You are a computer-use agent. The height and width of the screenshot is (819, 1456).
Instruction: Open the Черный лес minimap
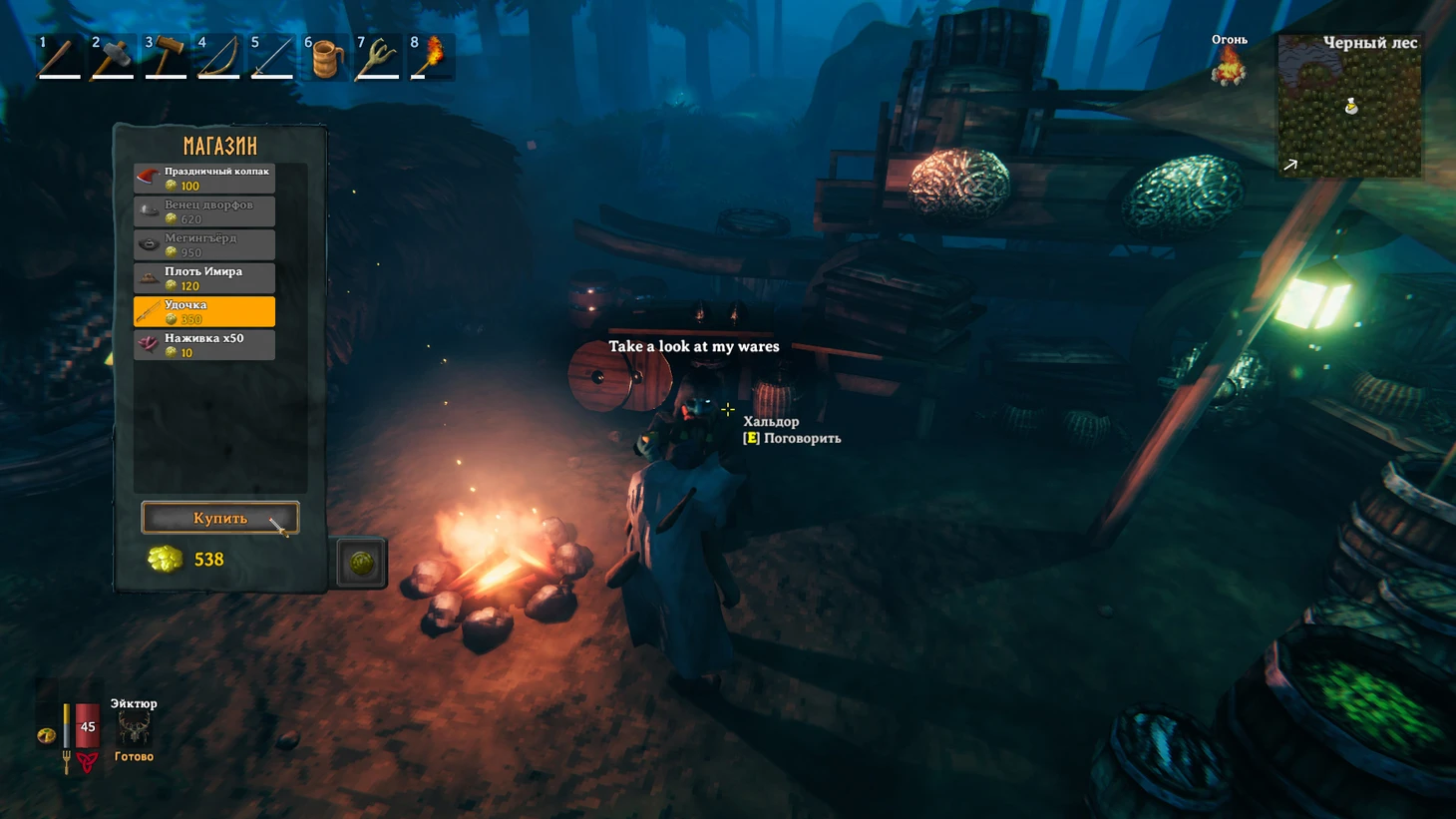click(1349, 107)
